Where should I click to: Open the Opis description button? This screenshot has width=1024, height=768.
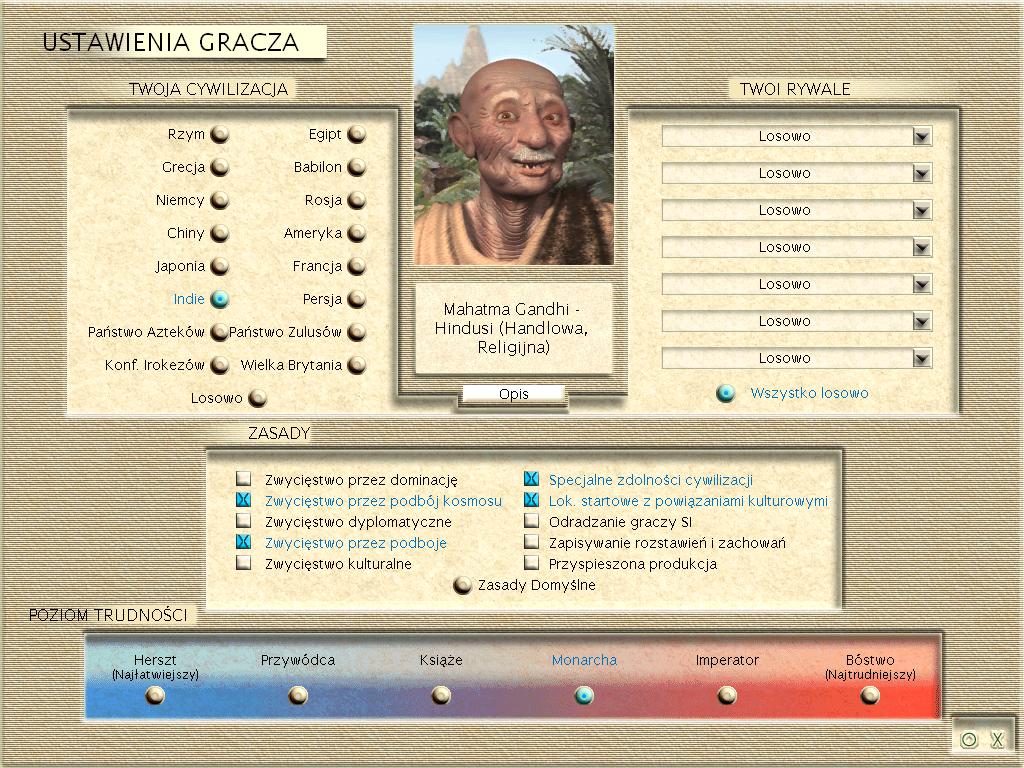tap(513, 394)
